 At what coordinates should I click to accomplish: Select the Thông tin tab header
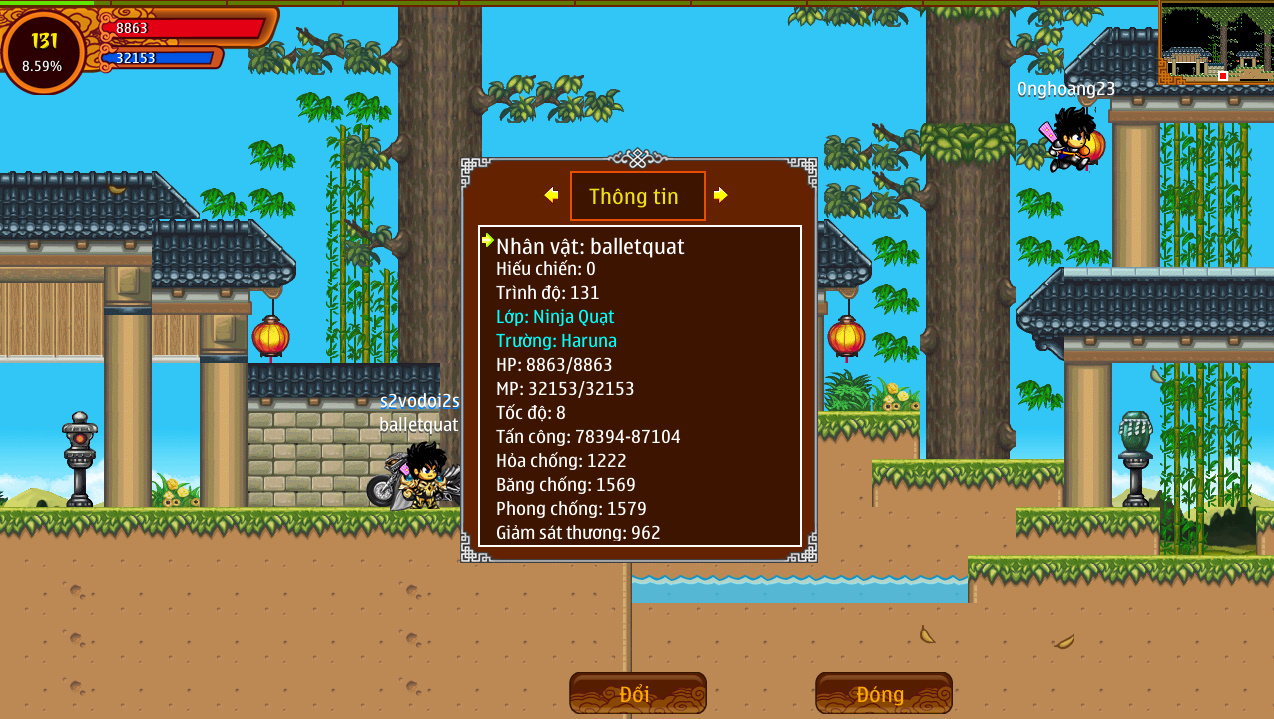click(637, 196)
